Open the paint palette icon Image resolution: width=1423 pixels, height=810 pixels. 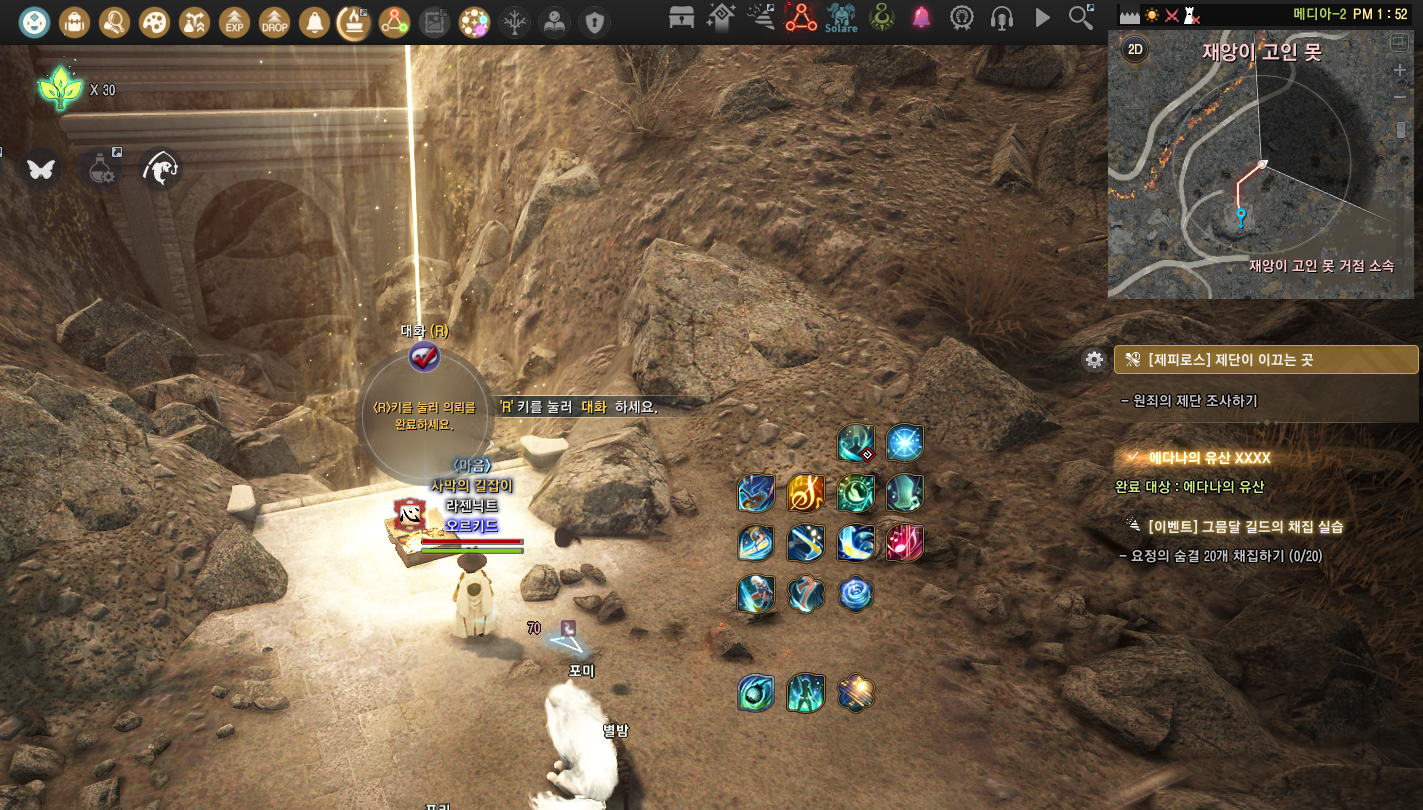pyautogui.click(x=154, y=20)
